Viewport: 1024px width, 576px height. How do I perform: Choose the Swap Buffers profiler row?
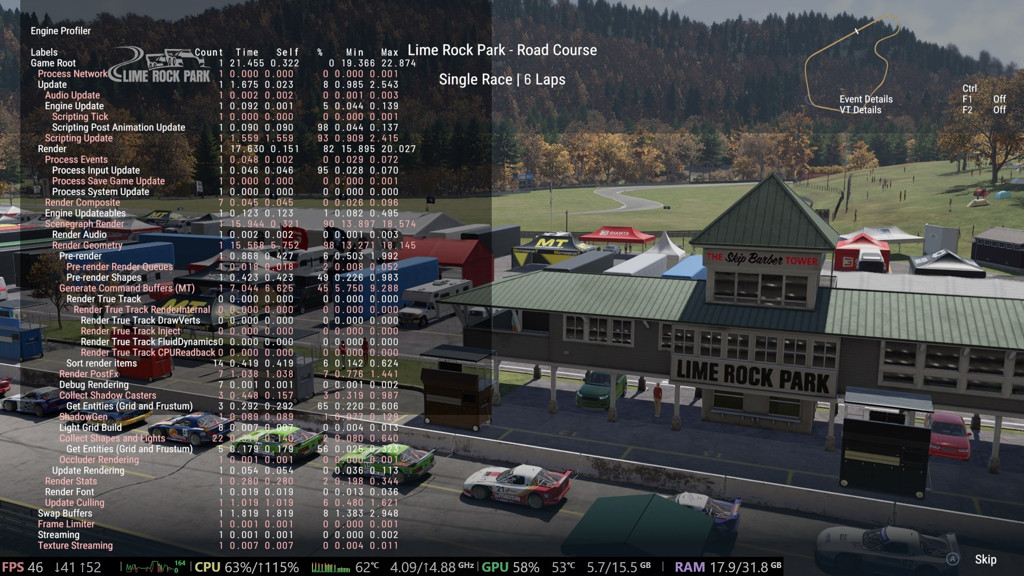click(65, 513)
